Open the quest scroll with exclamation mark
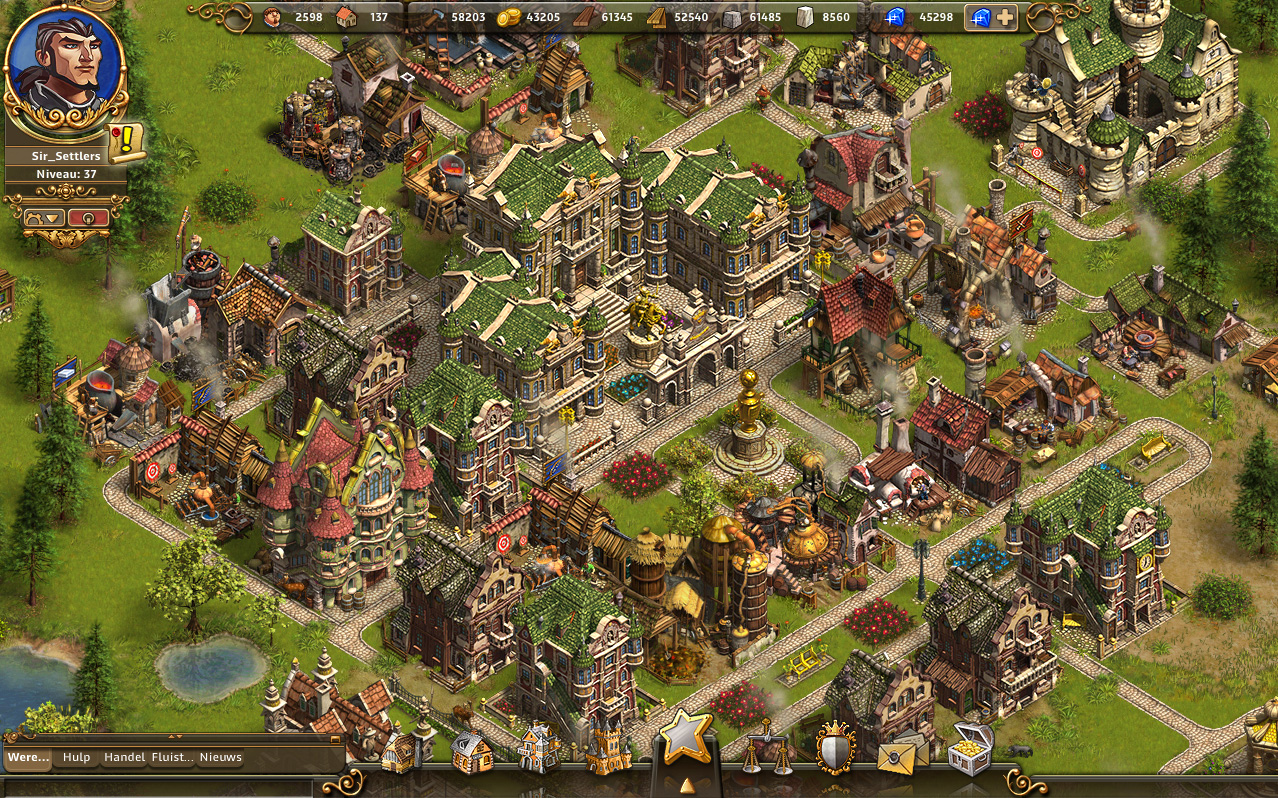This screenshot has width=1278, height=798. pos(127,143)
